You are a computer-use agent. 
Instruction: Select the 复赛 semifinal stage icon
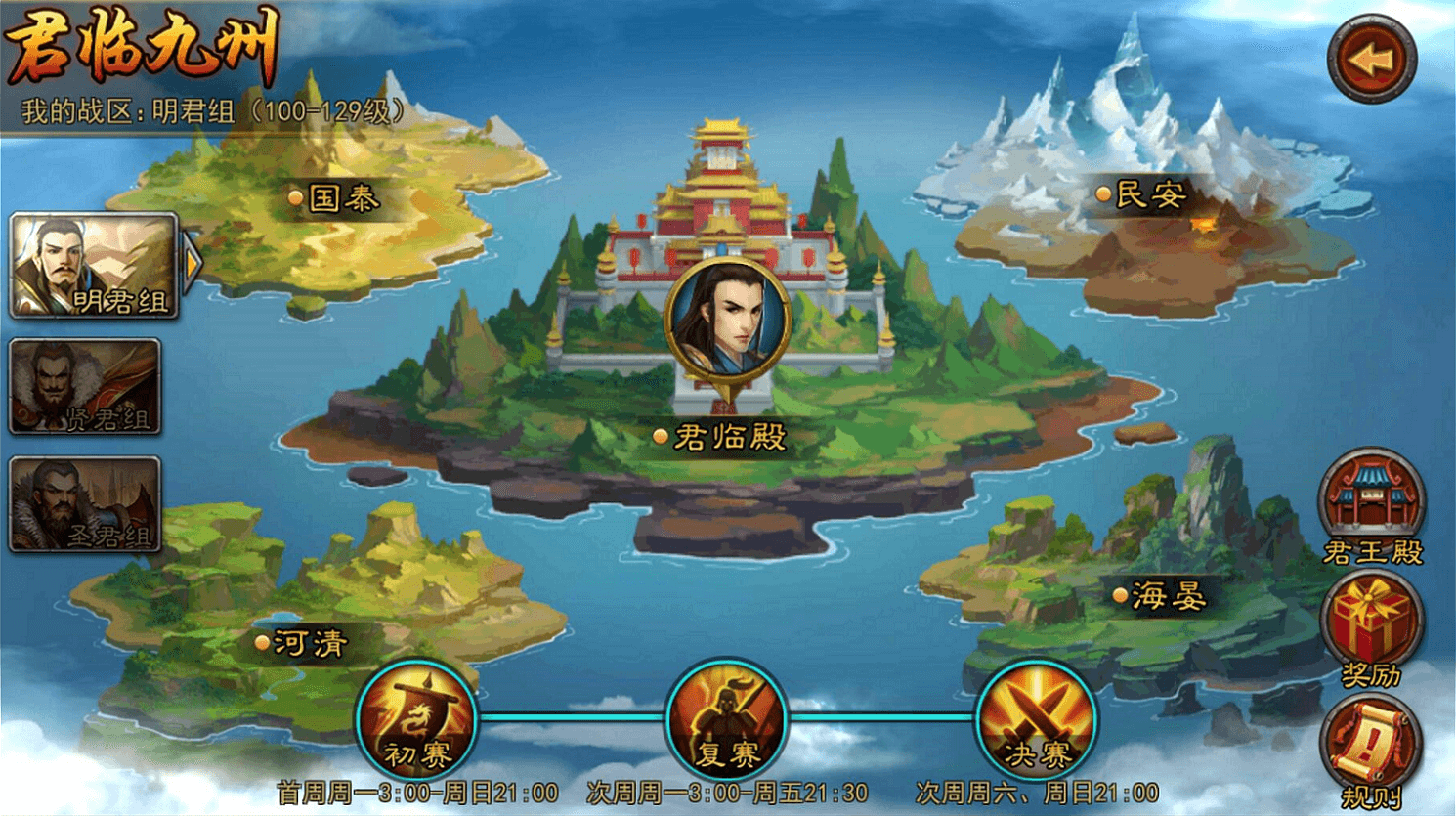click(x=726, y=721)
